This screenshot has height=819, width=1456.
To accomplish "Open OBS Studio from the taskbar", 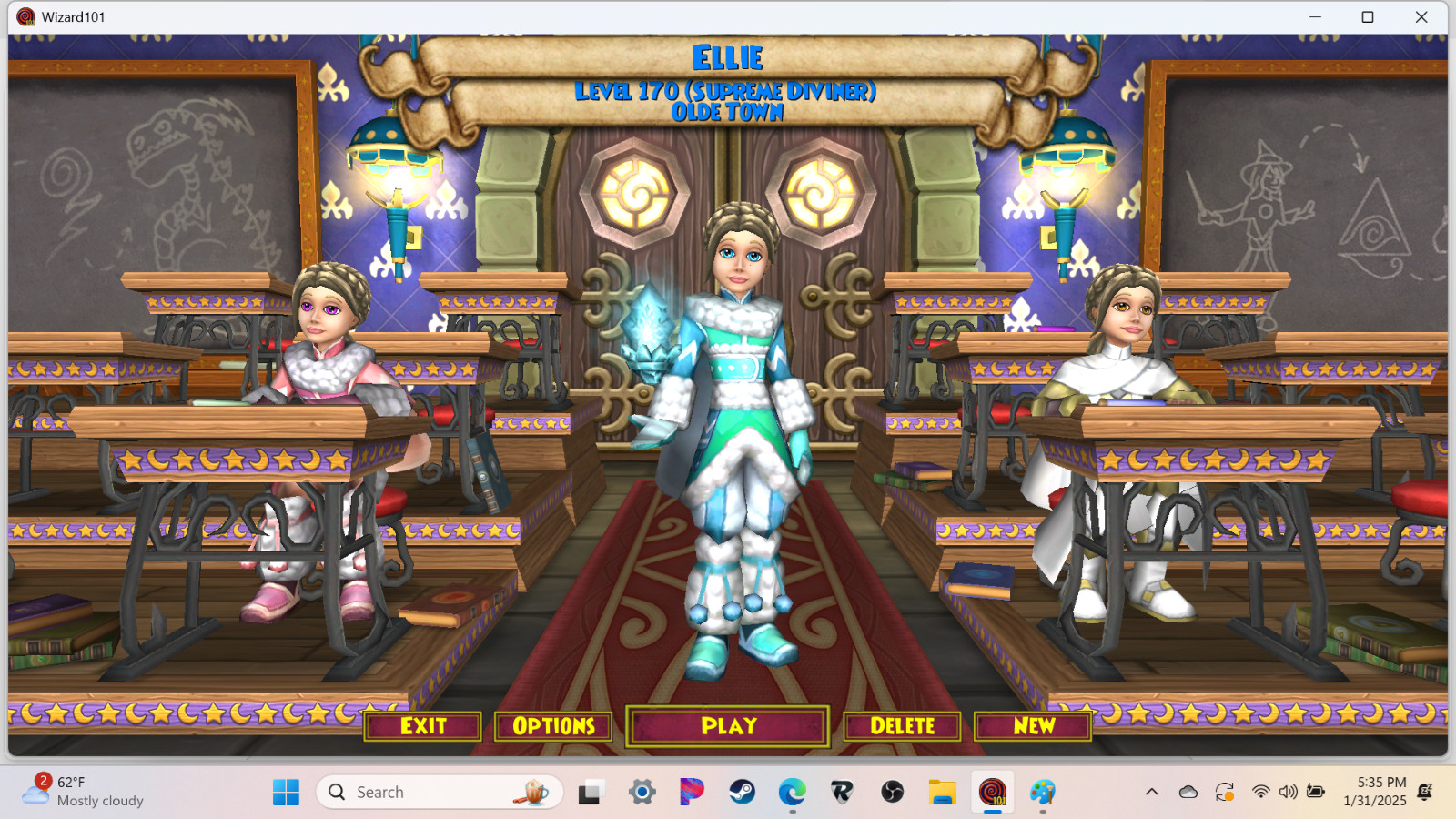I will pyautogui.click(x=890, y=793).
